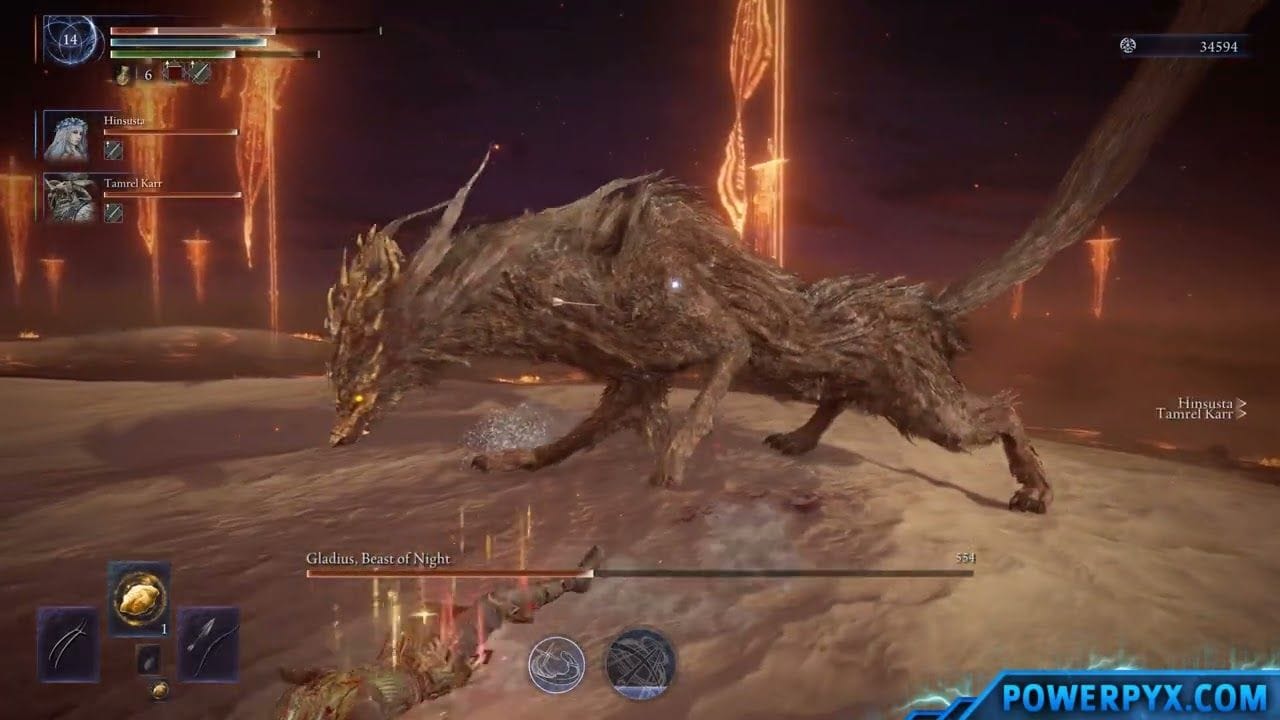
Task: Click the red buff status icon
Action: (x=175, y=74)
